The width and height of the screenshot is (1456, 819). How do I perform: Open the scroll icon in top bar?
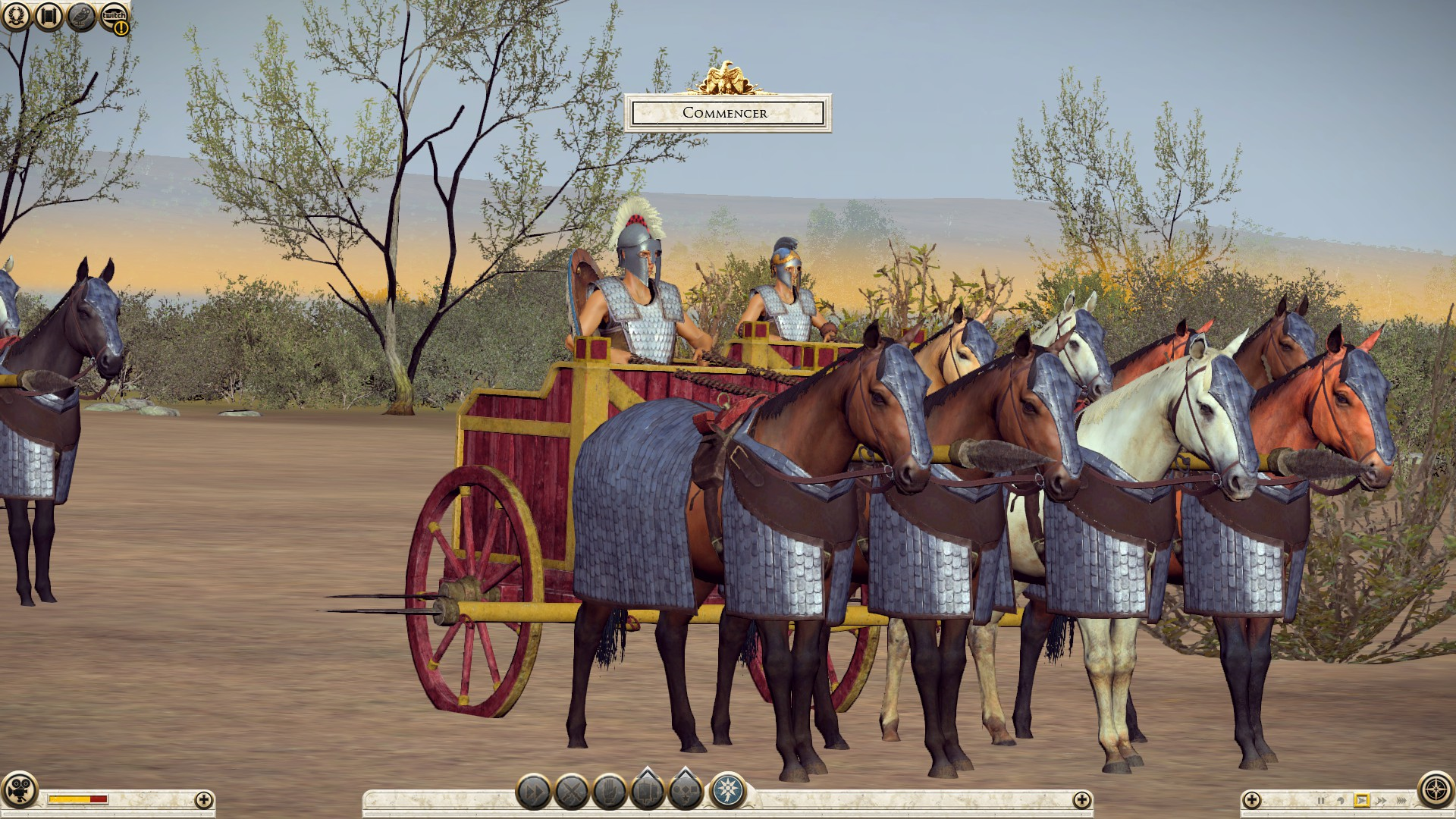click(49, 16)
